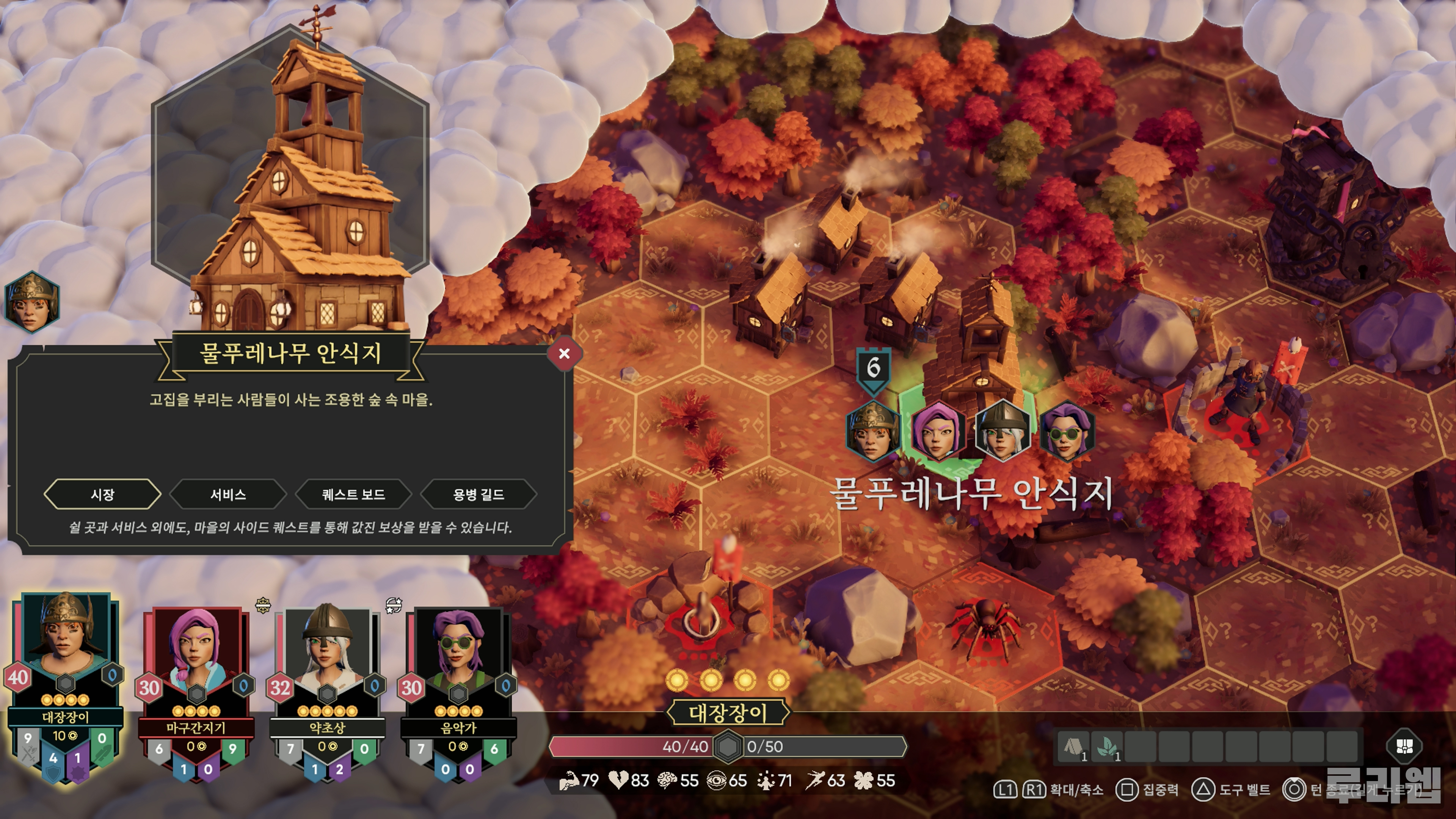Close the 물푸레나무 안식지 town panel

pyautogui.click(x=563, y=354)
